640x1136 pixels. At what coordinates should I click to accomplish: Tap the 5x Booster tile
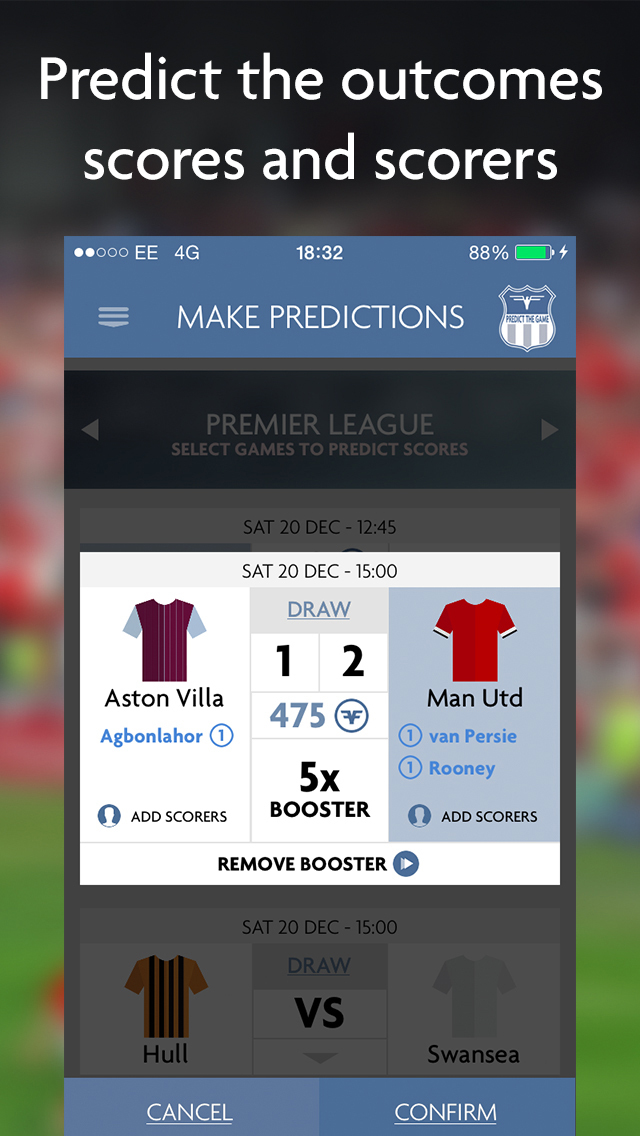tap(319, 789)
